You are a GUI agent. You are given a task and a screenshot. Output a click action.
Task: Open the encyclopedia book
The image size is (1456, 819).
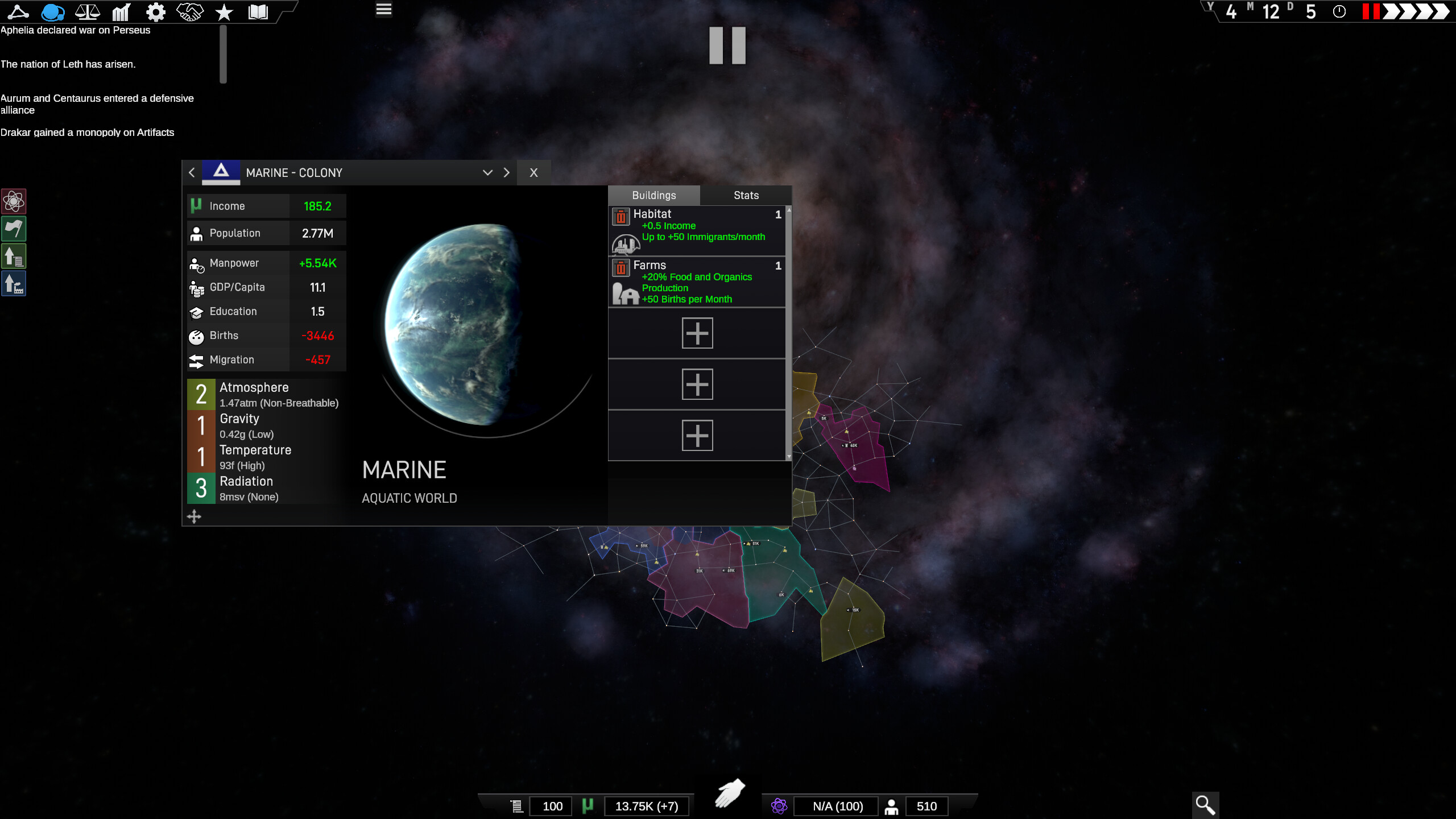(x=258, y=11)
